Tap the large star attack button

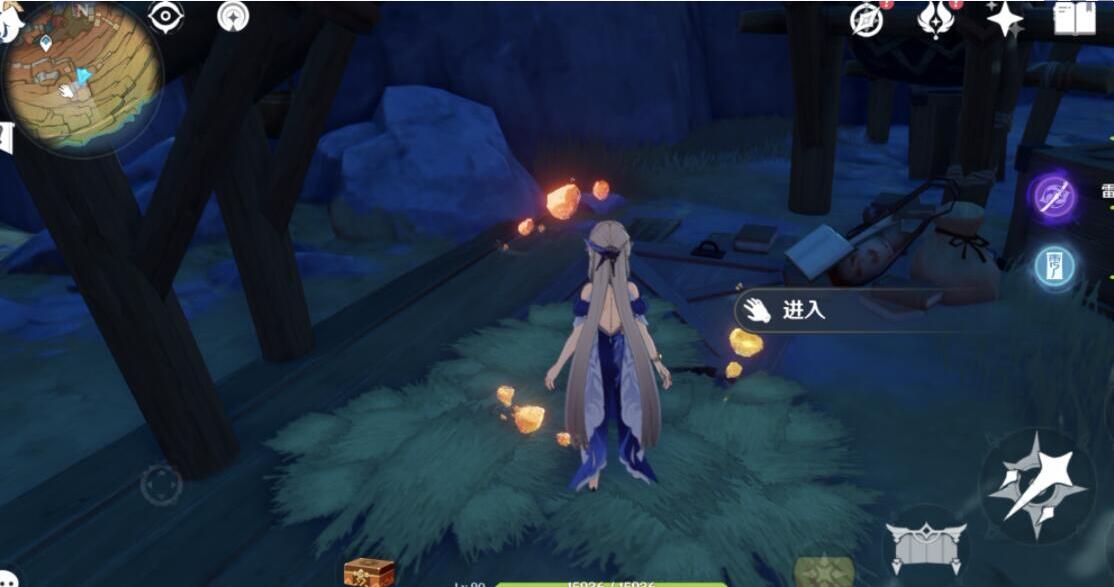tap(1037, 486)
